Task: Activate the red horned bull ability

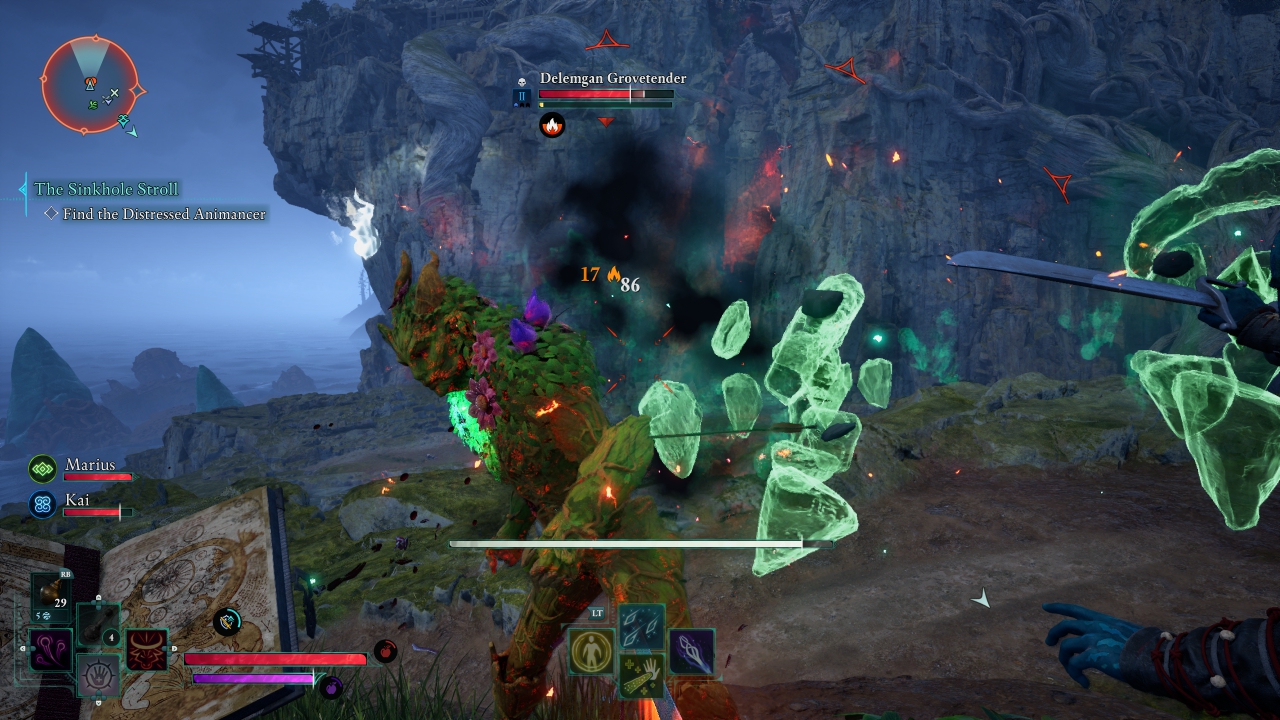Action: pos(146,650)
